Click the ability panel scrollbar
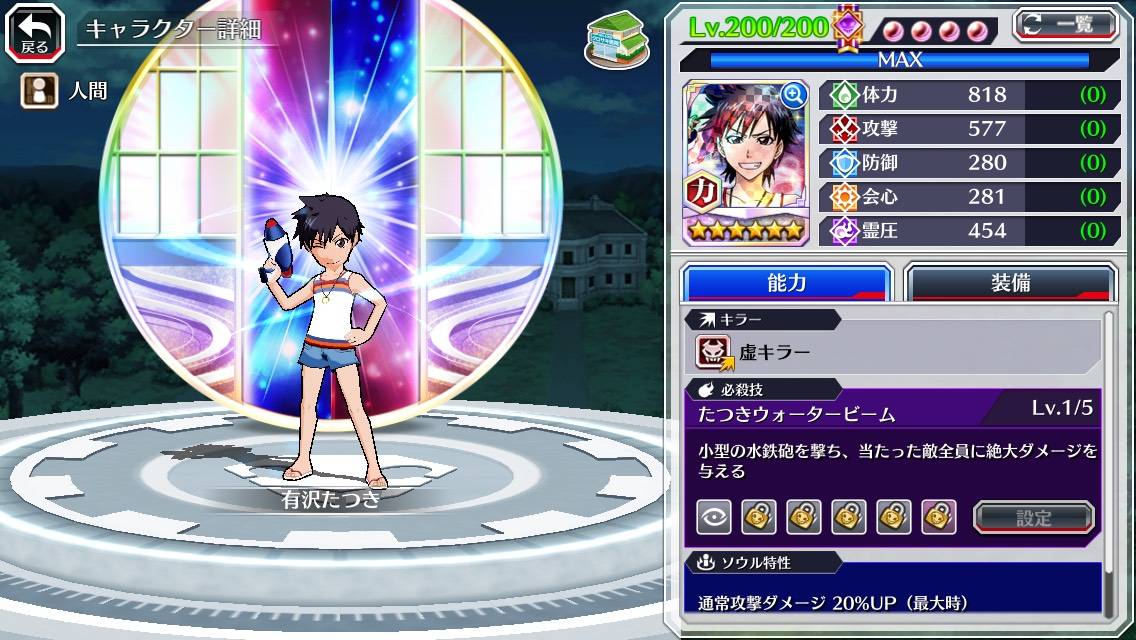 [x=1108, y=460]
